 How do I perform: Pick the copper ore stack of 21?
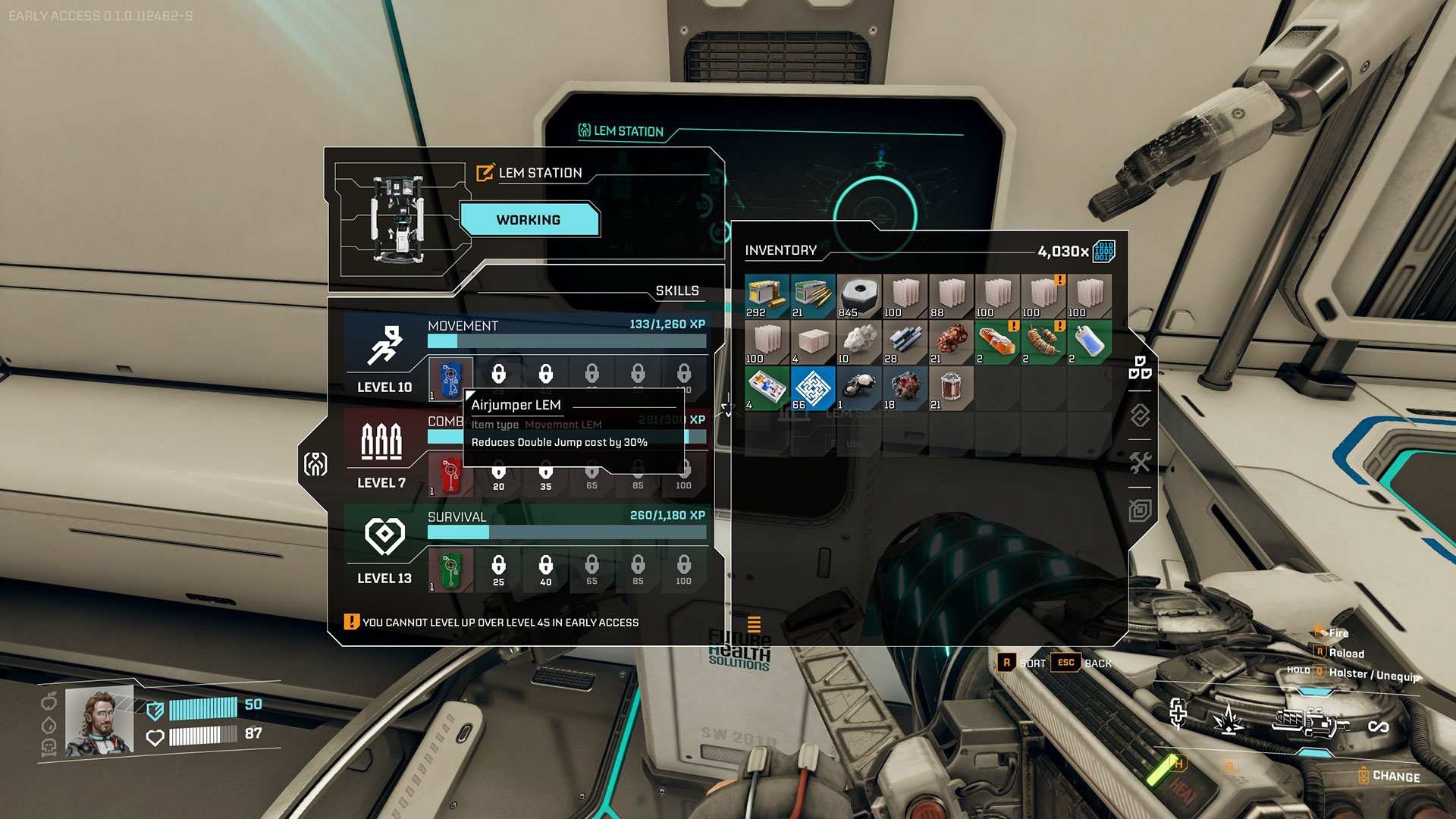[951, 342]
